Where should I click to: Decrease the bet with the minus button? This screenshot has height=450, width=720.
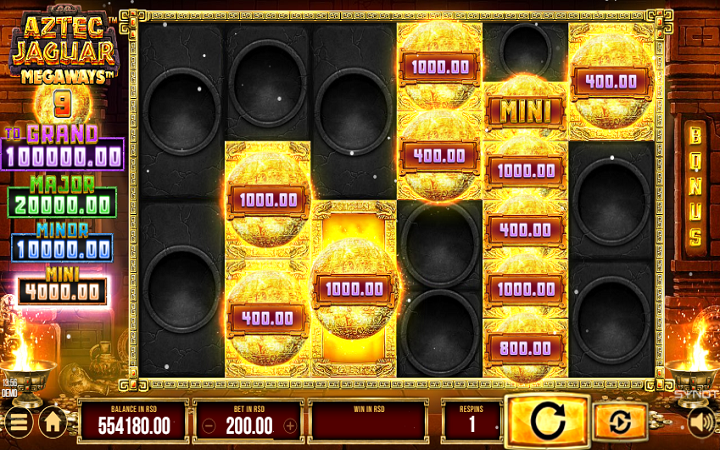tap(207, 425)
